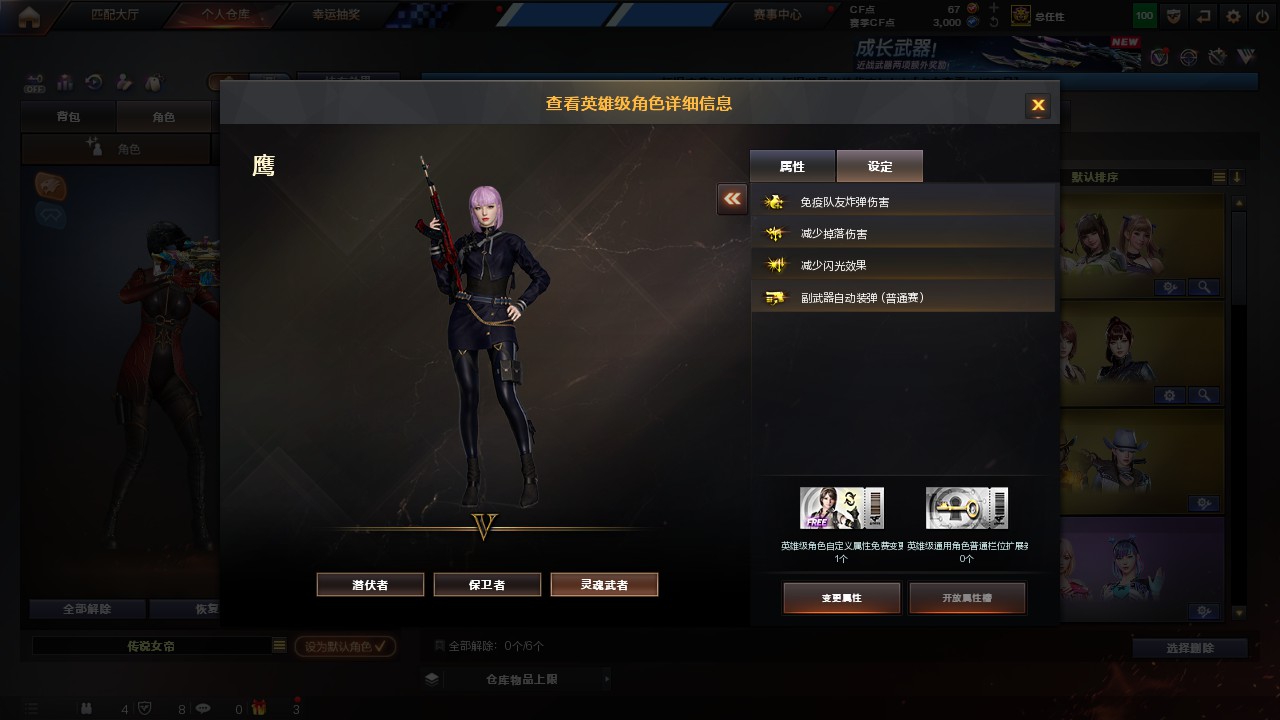Choose the 灵魂武者 button
Image resolution: width=1280 pixels, height=720 pixels.
(604, 585)
